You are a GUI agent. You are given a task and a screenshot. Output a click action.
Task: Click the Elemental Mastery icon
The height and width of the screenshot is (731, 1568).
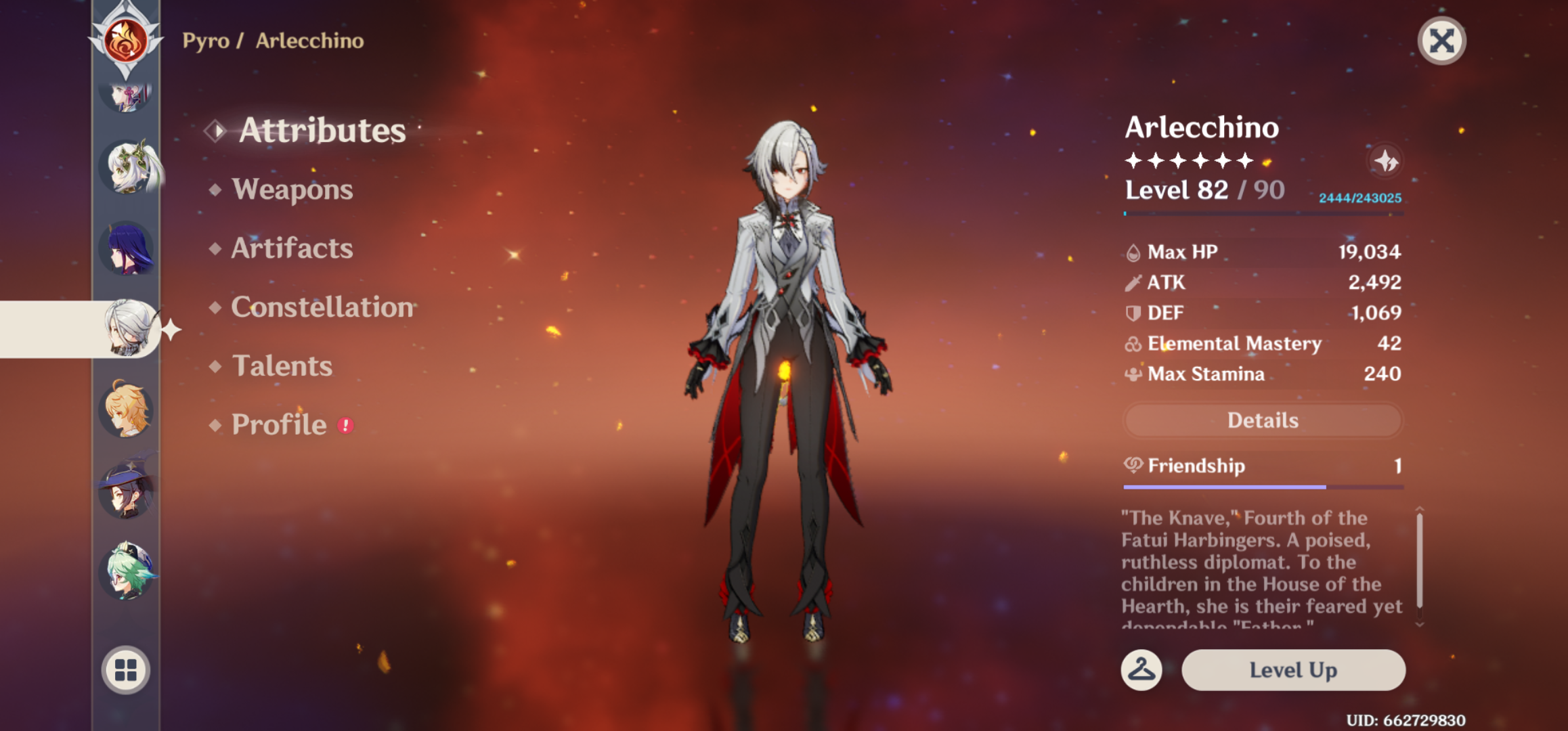click(x=1131, y=343)
